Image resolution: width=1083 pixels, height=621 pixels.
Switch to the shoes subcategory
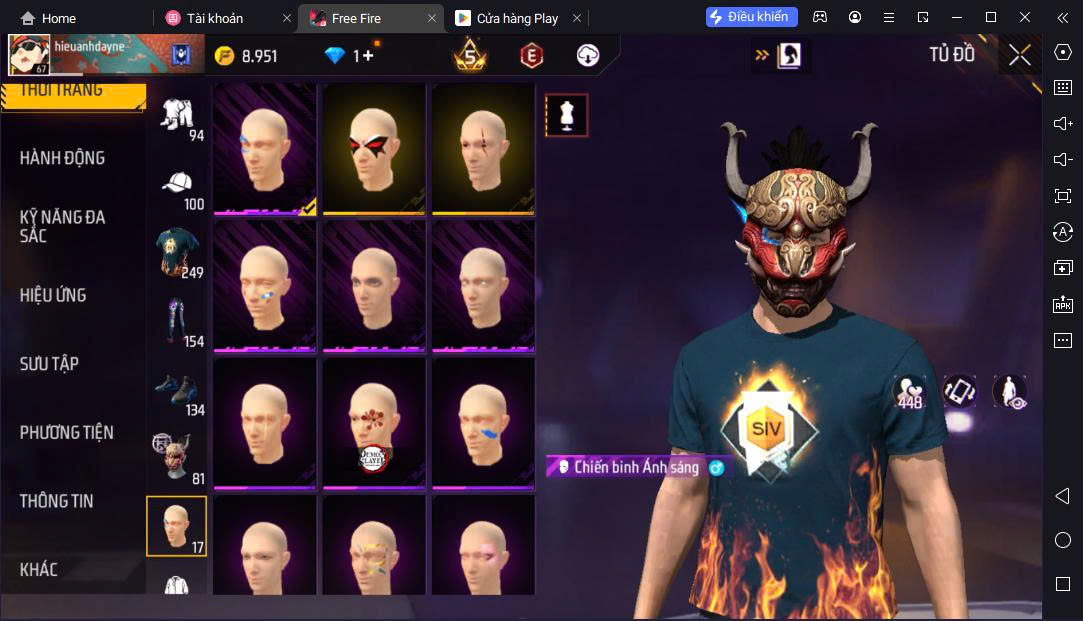pos(176,390)
